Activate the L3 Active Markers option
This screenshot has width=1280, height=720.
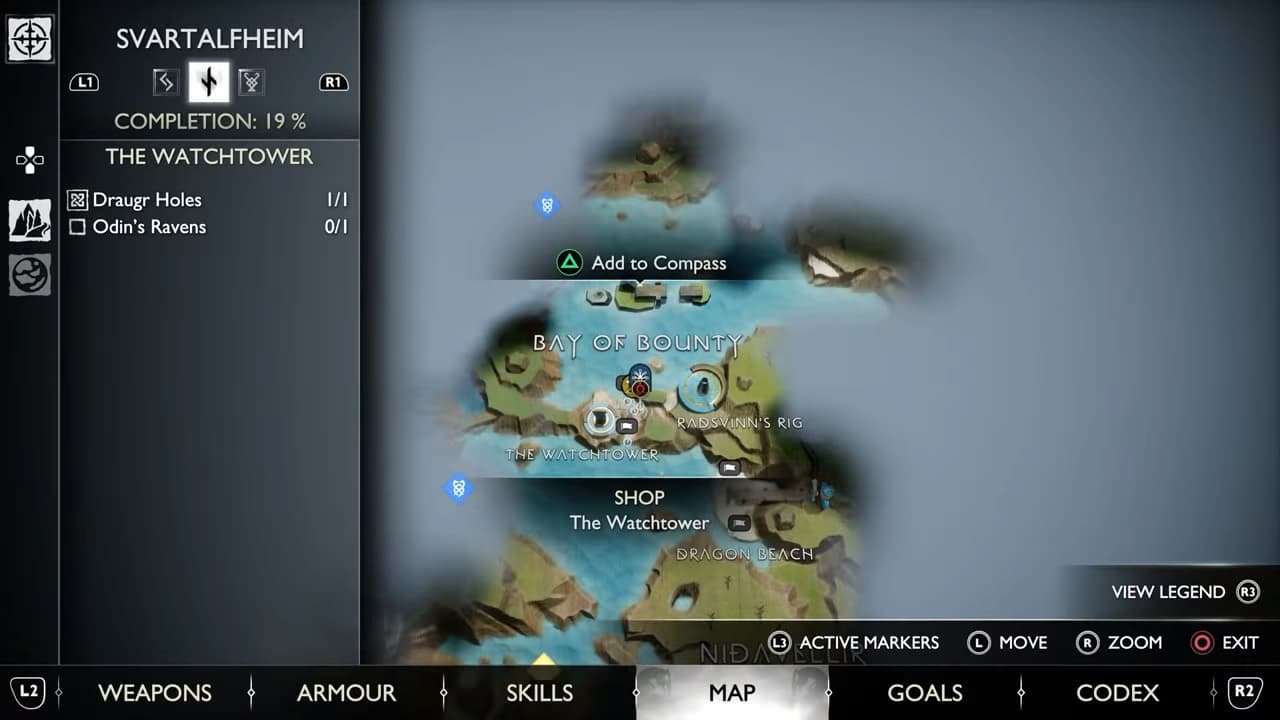click(x=862, y=643)
